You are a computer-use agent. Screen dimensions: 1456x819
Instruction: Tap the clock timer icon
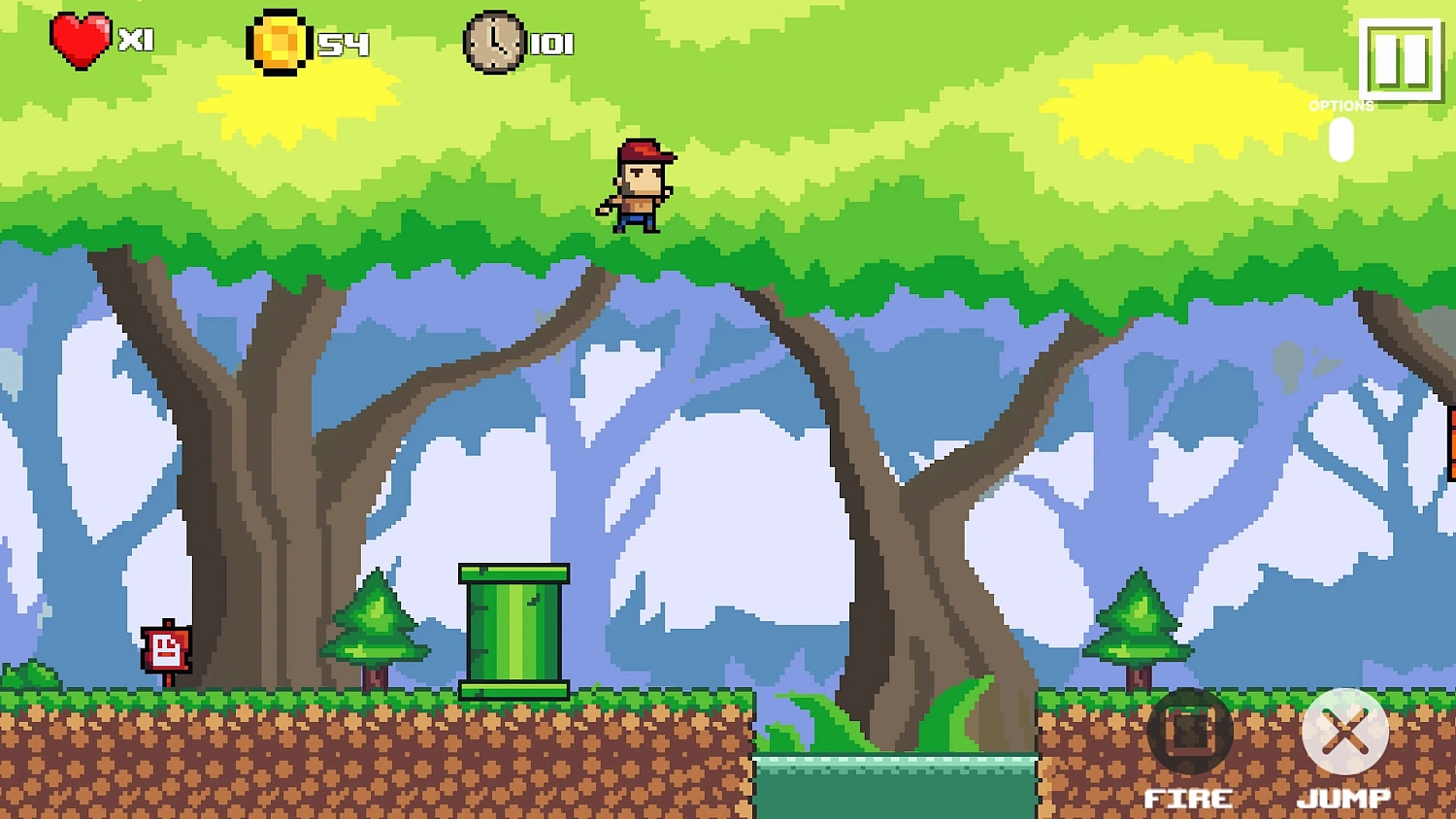point(495,43)
